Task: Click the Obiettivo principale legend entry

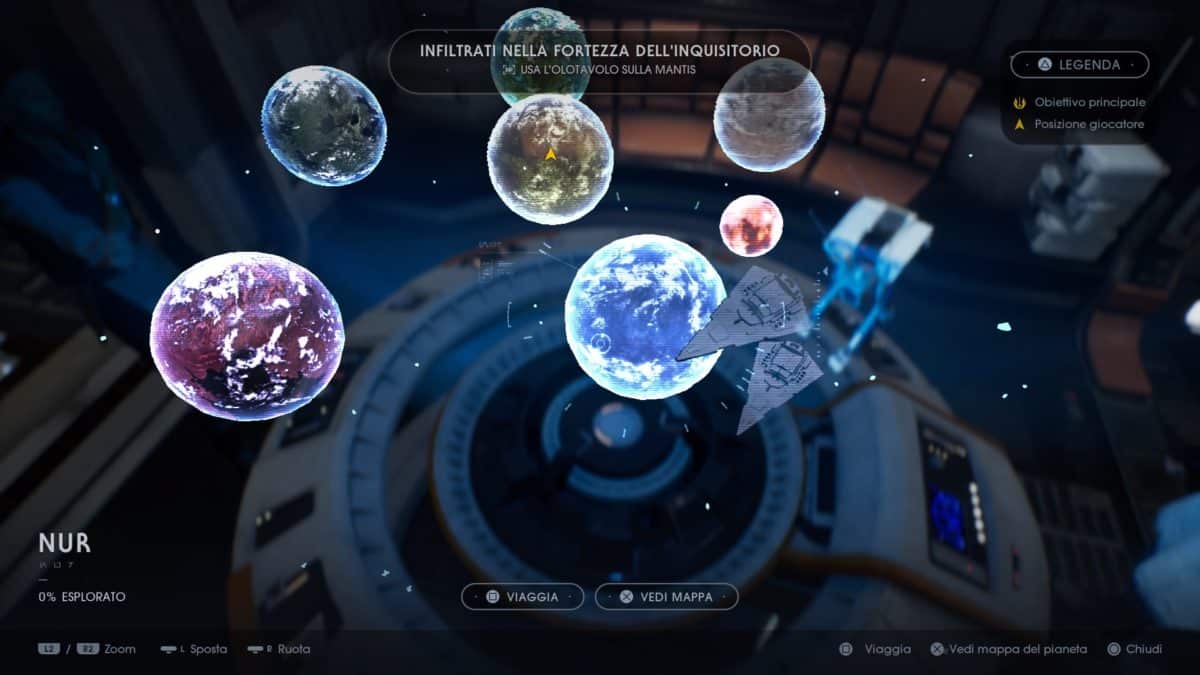Action: click(1089, 102)
